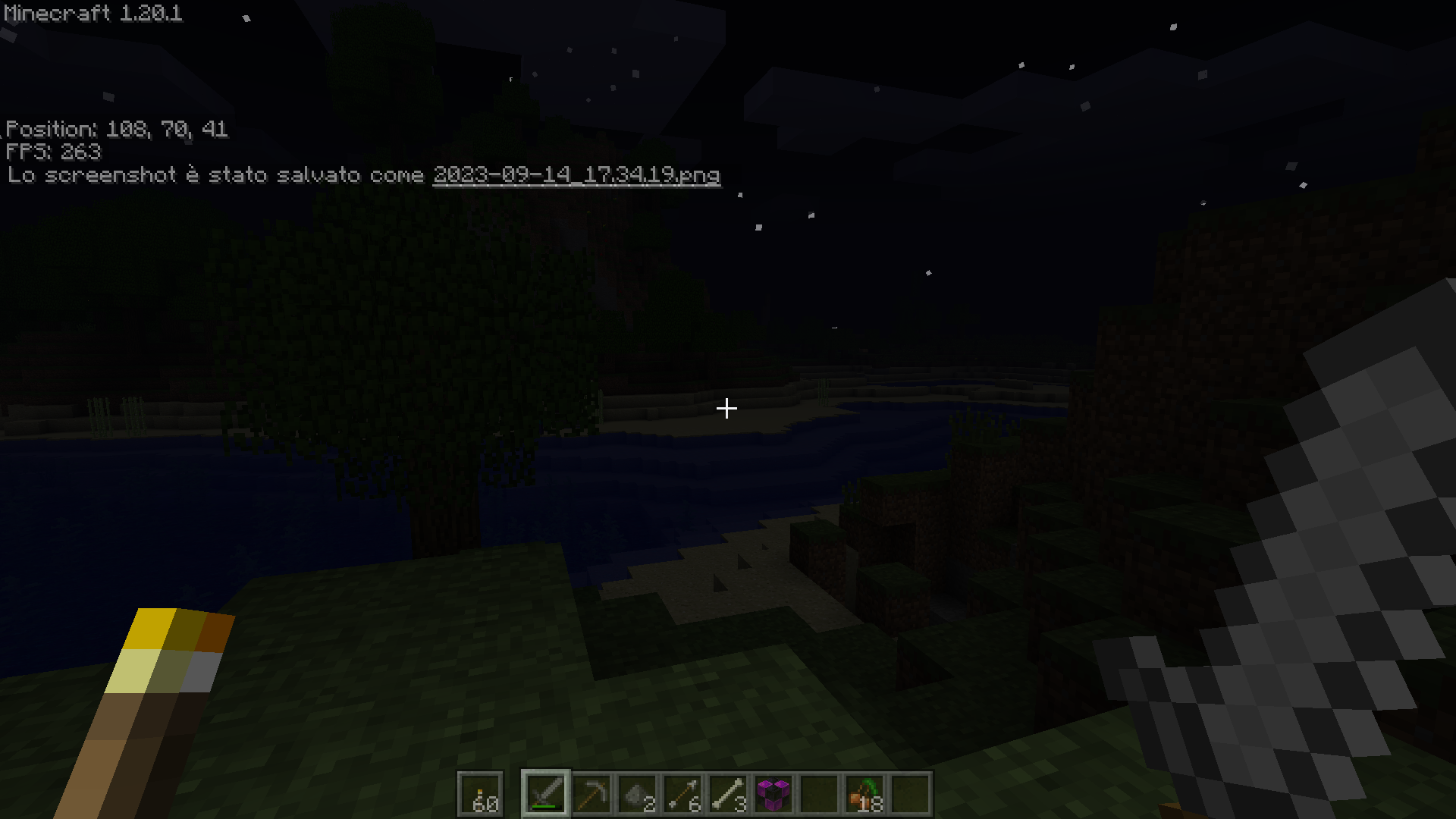The image size is (1456, 819).
Task: Click the Position coordinates readout
Action: 117,129
